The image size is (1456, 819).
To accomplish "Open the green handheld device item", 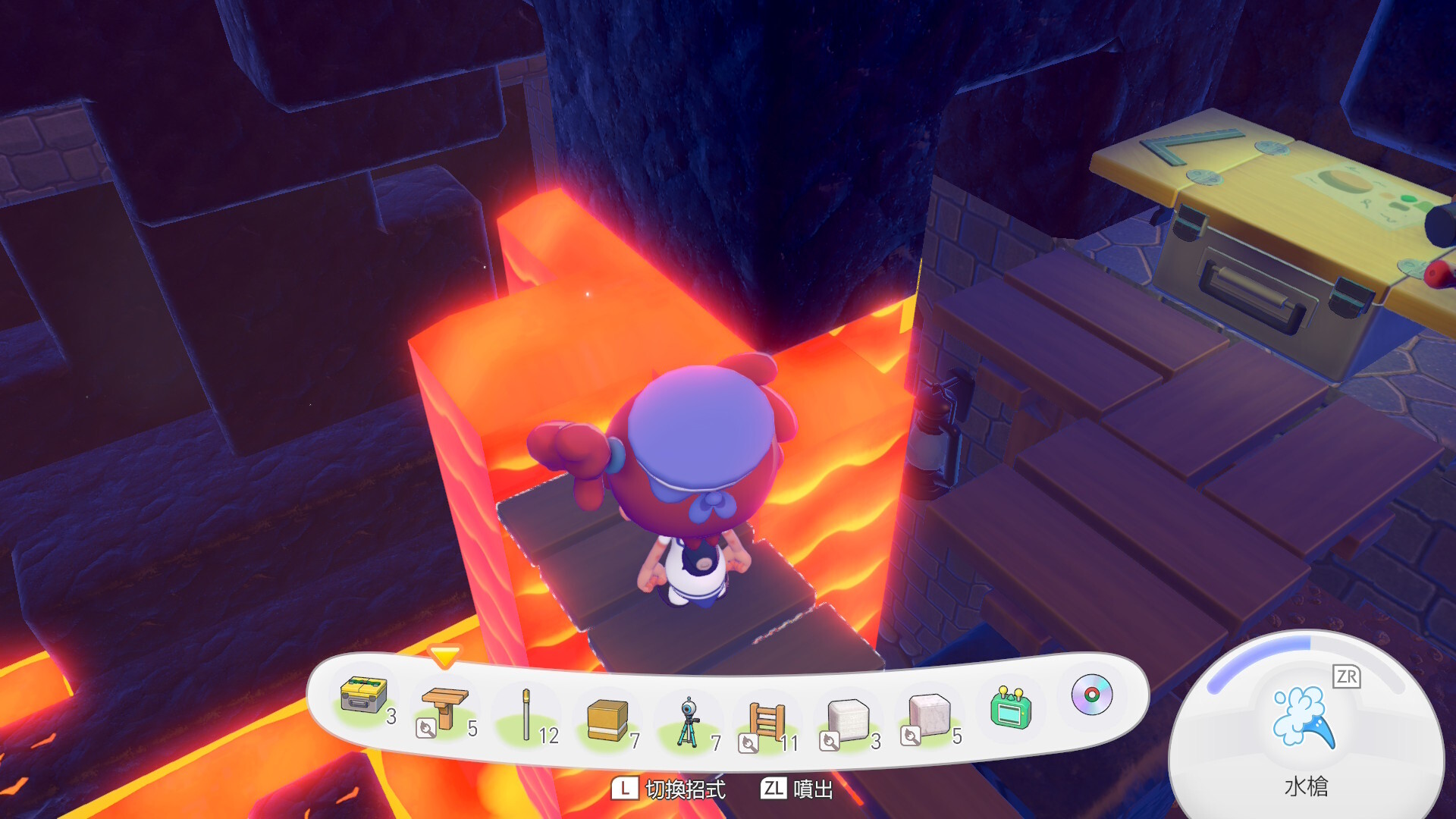I will pyautogui.click(x=1010, y=708).
